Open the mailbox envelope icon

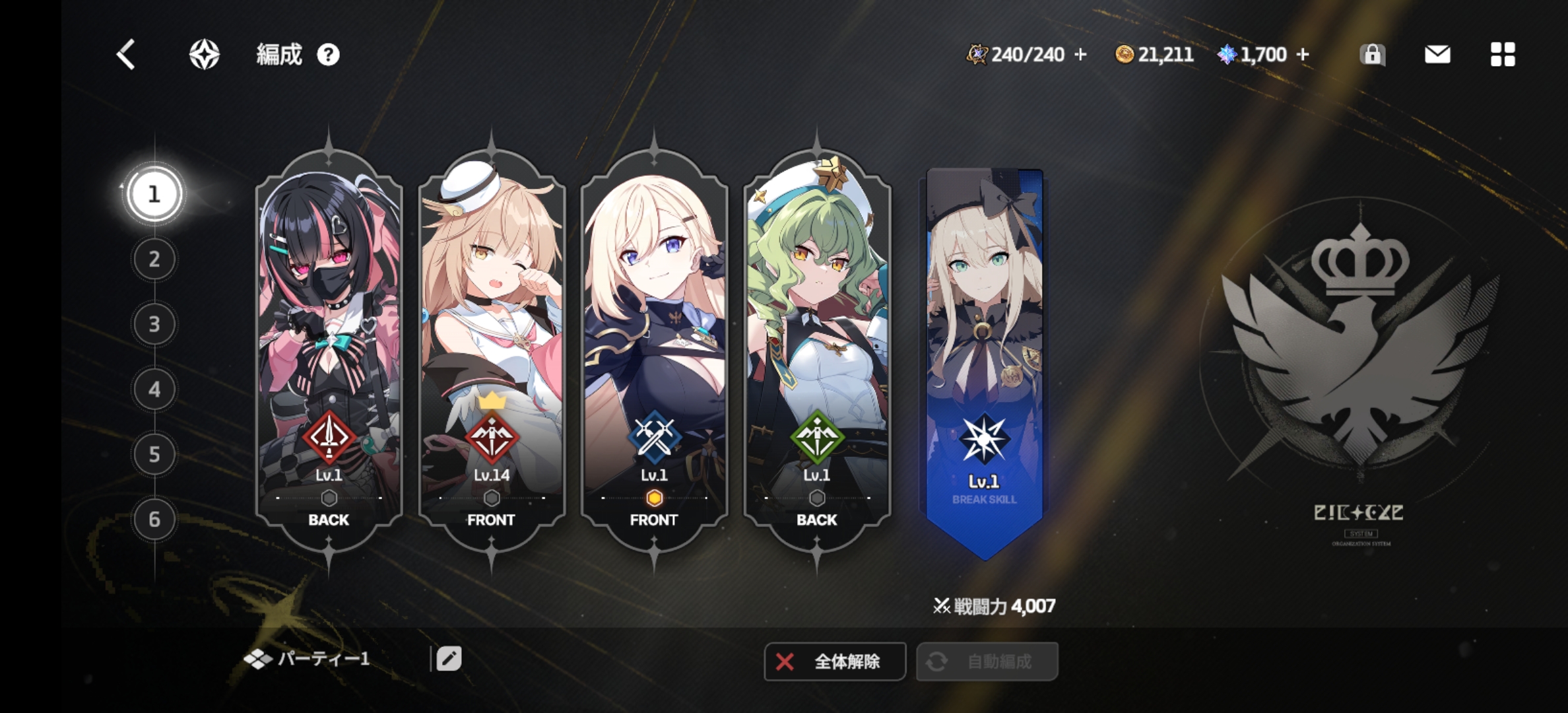(1437, 54)
